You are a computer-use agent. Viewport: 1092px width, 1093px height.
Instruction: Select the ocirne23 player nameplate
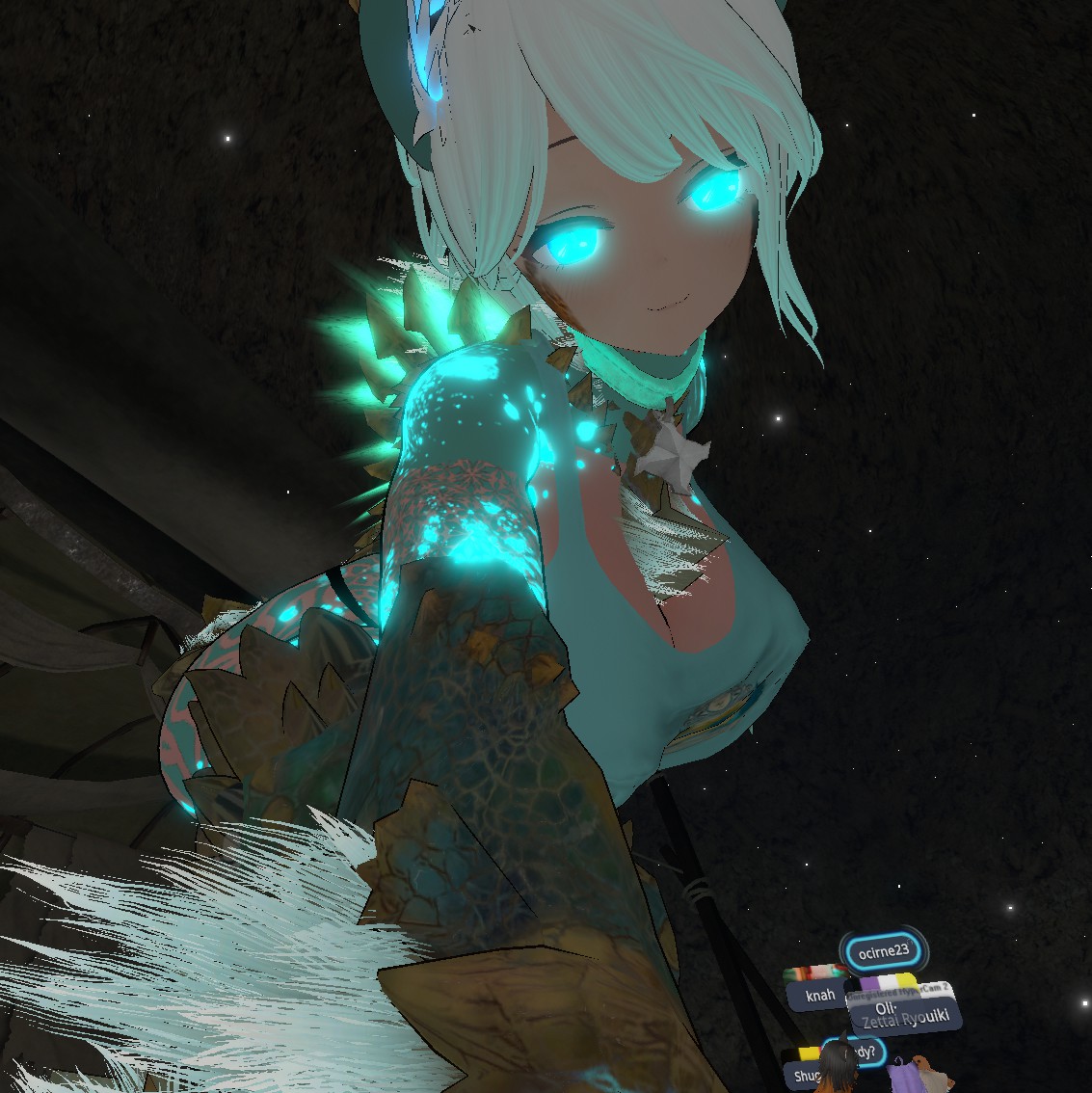(883, 951)
